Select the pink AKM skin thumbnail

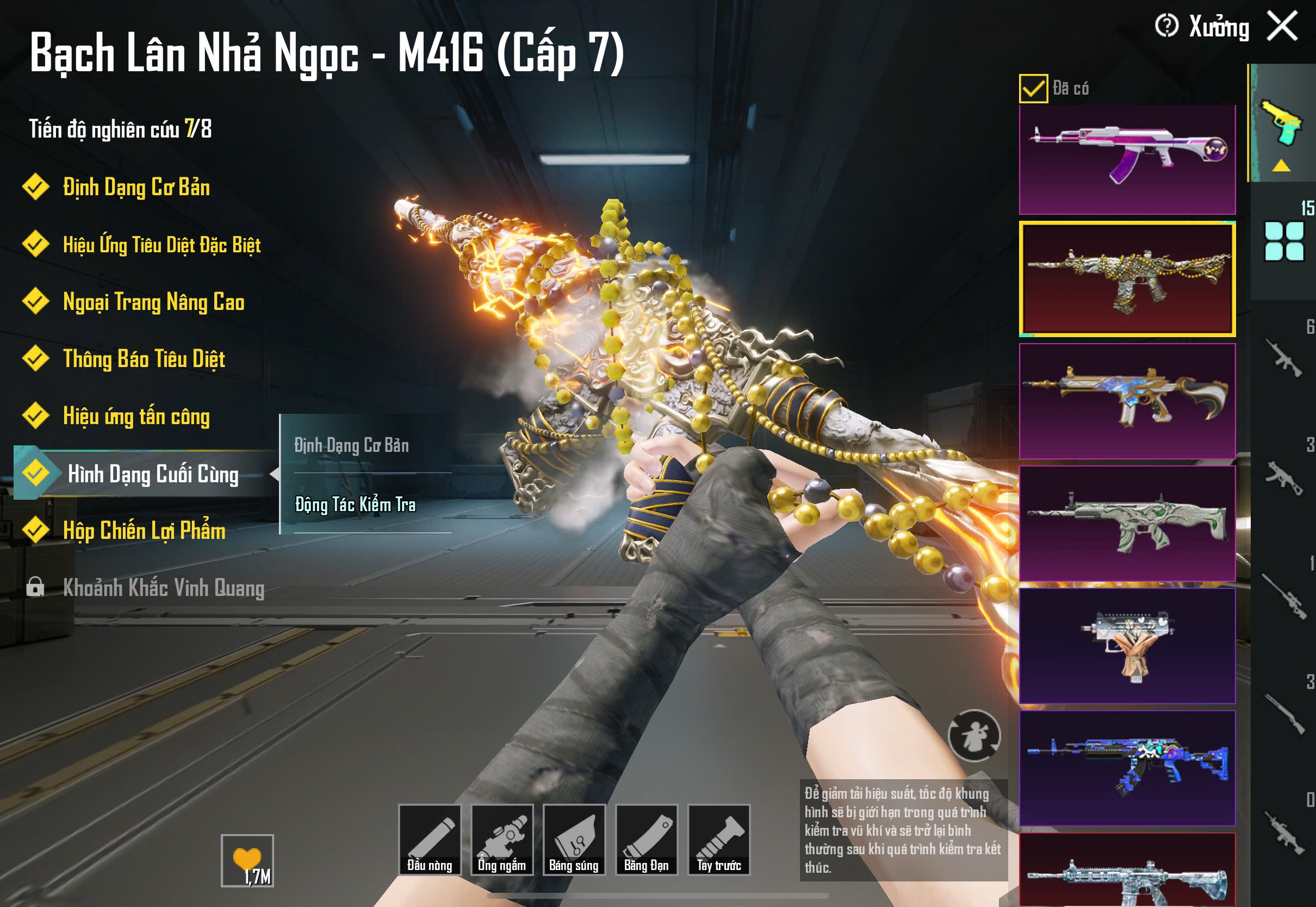pos(1127,159)
